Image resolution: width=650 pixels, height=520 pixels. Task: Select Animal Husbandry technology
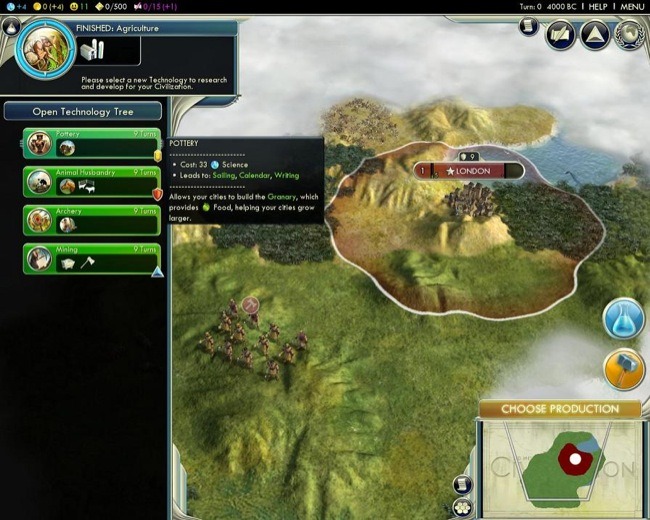(92, 181)
